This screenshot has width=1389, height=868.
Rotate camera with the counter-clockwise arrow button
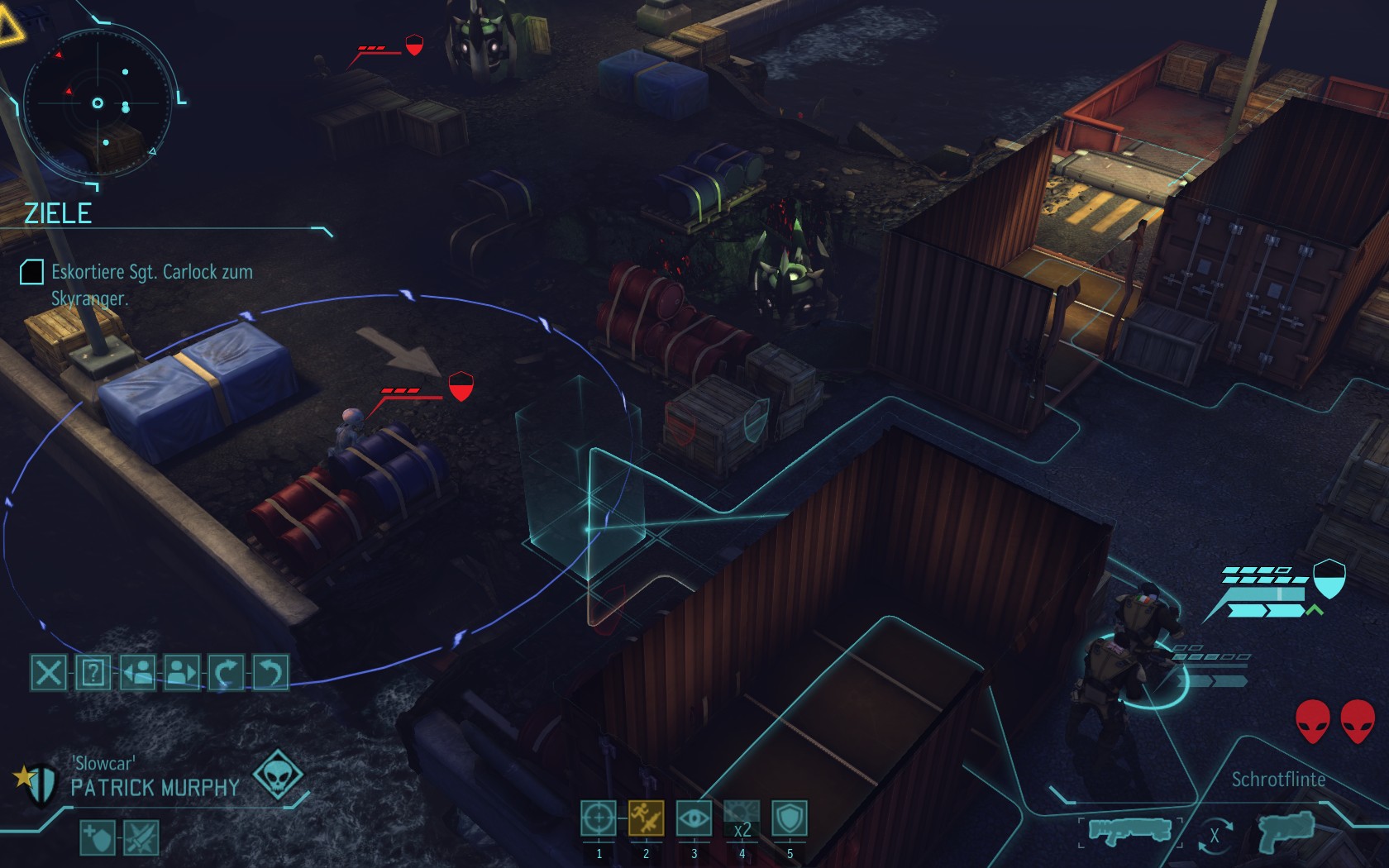270,672
